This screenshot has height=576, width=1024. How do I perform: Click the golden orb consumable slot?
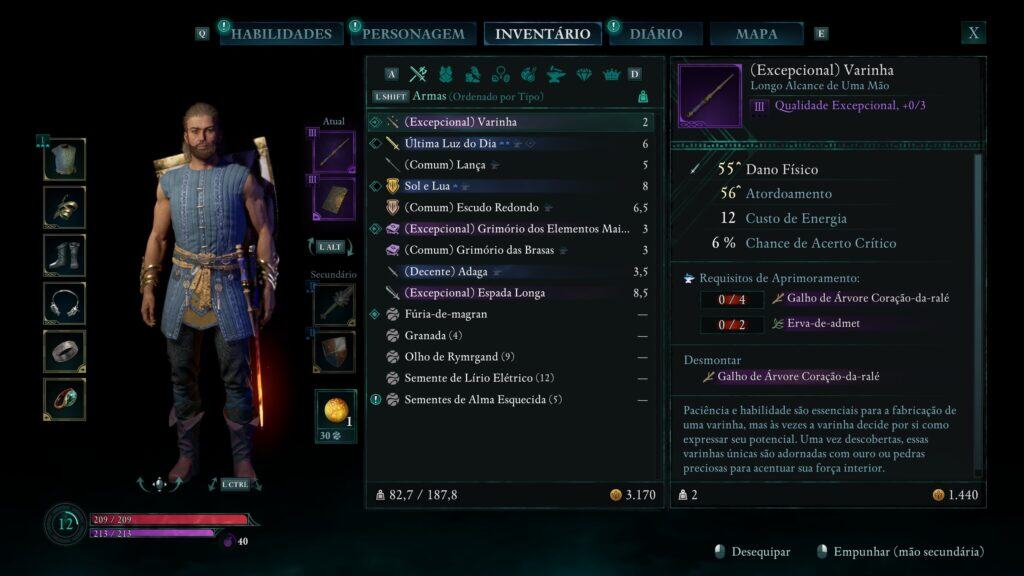coord(334,410)
